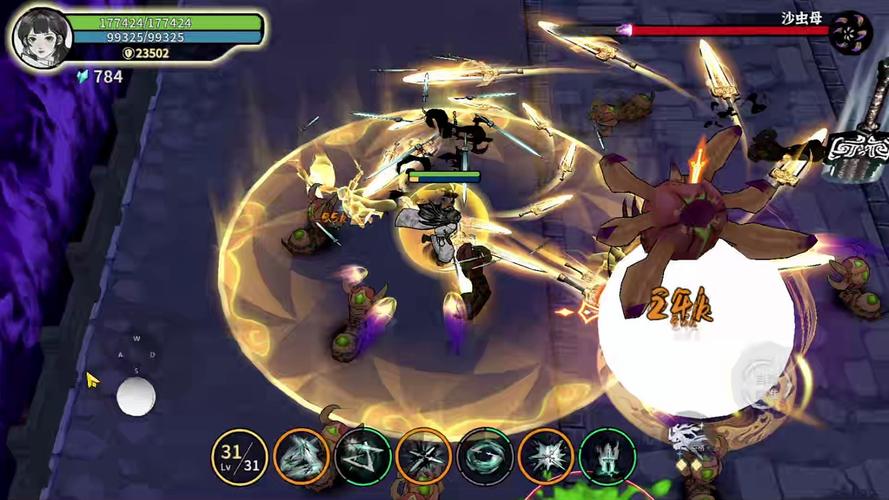Viewport: 889px width, 500px height.
Task: Open the level 31/31 circle indicator
Action: (239, 457)
